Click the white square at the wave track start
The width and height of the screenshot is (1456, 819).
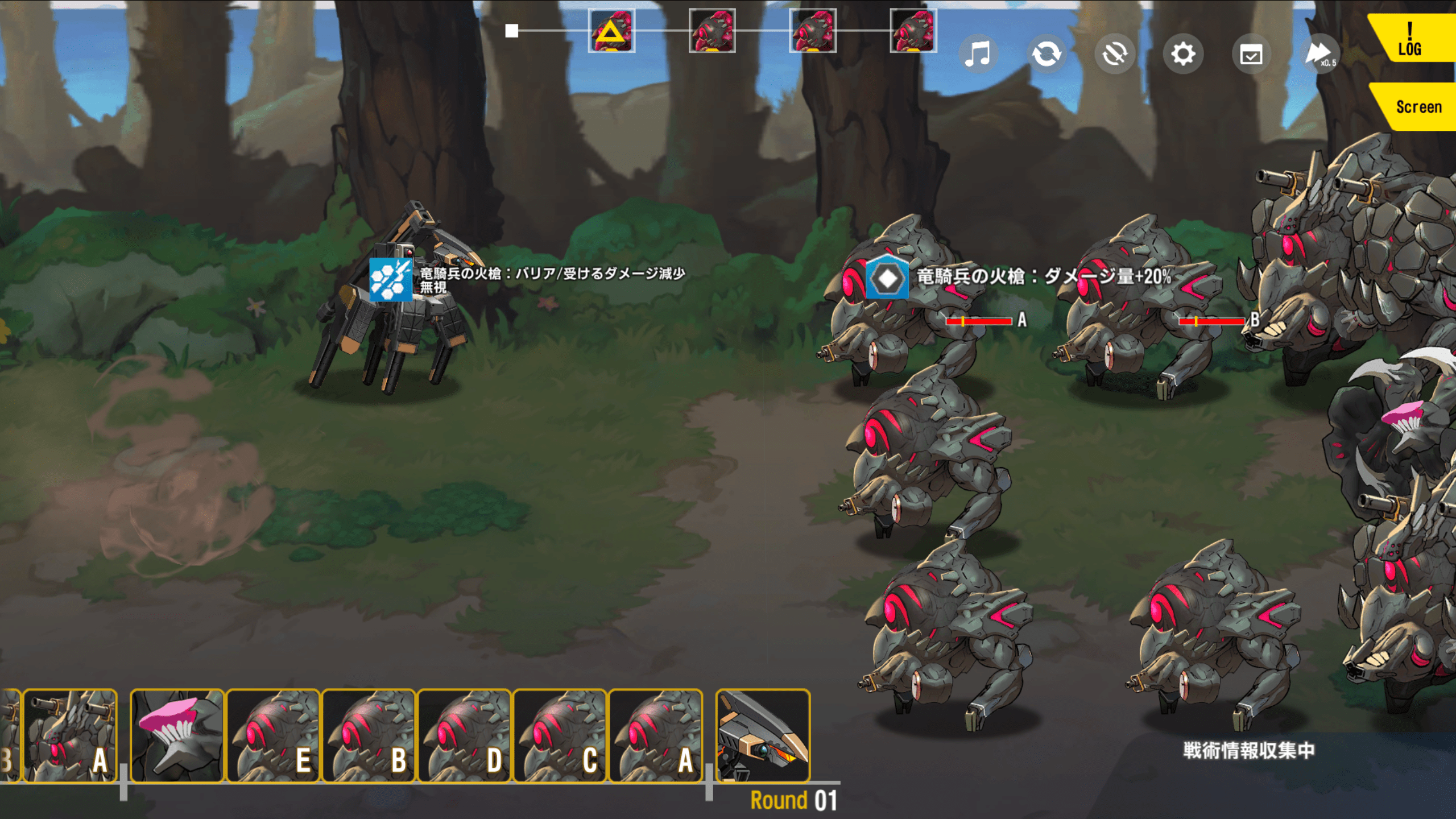tap(512, 31)
